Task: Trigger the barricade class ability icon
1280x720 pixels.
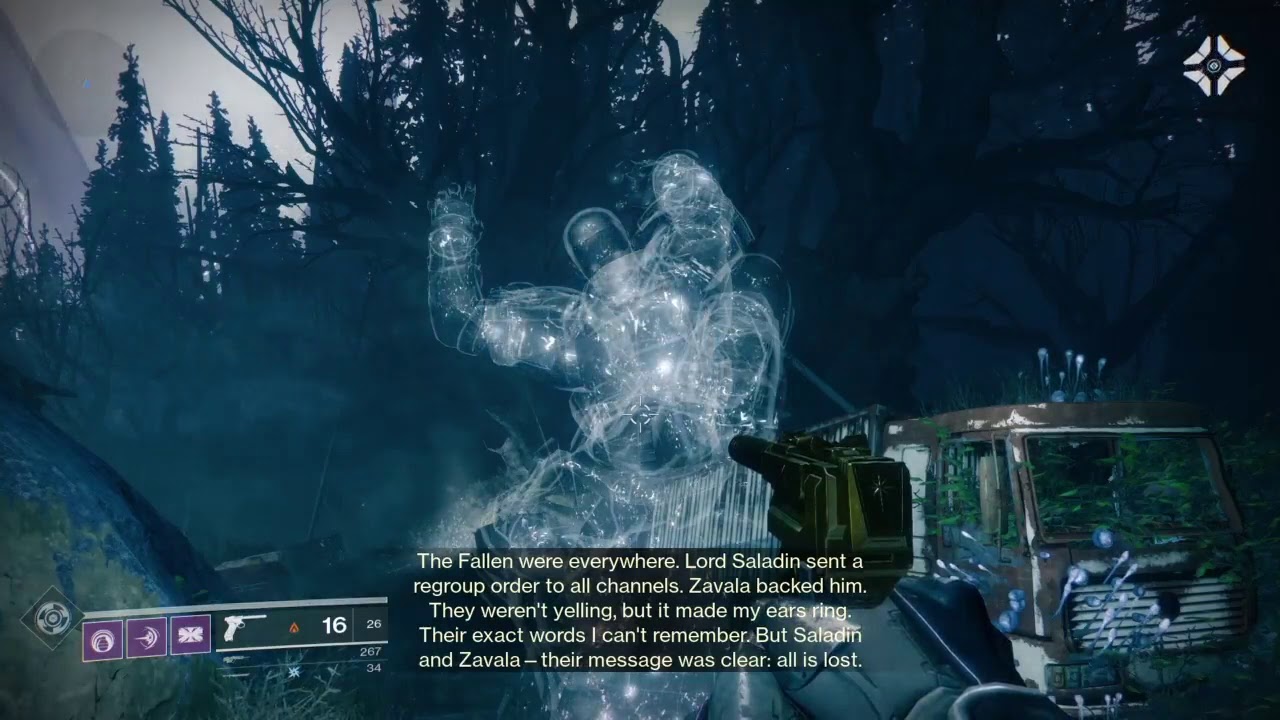Action: point(190,636)
